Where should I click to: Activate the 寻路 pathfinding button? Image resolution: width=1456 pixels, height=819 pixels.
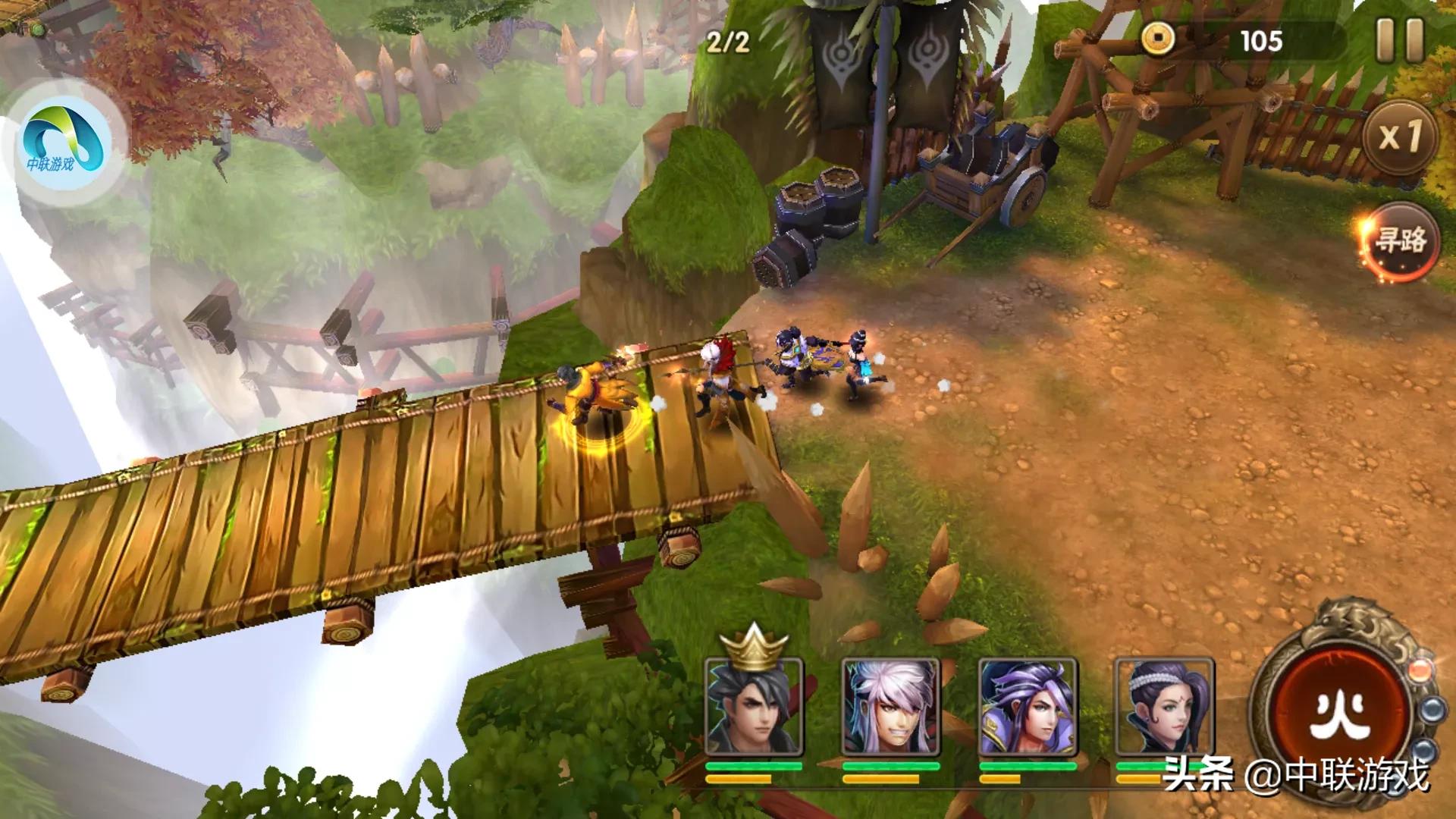[x=1401, y=242]
